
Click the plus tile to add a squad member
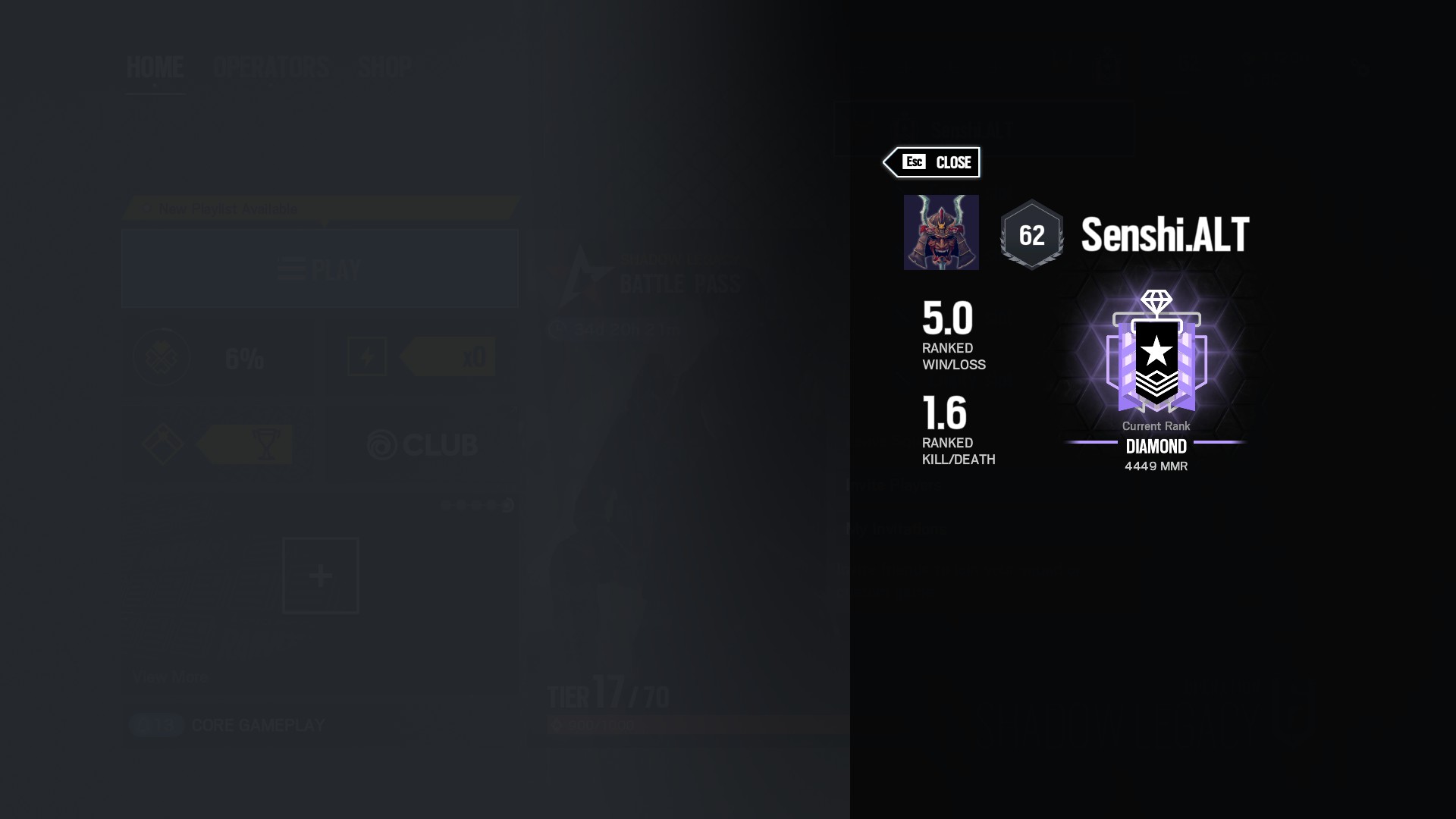coord(320,576)
